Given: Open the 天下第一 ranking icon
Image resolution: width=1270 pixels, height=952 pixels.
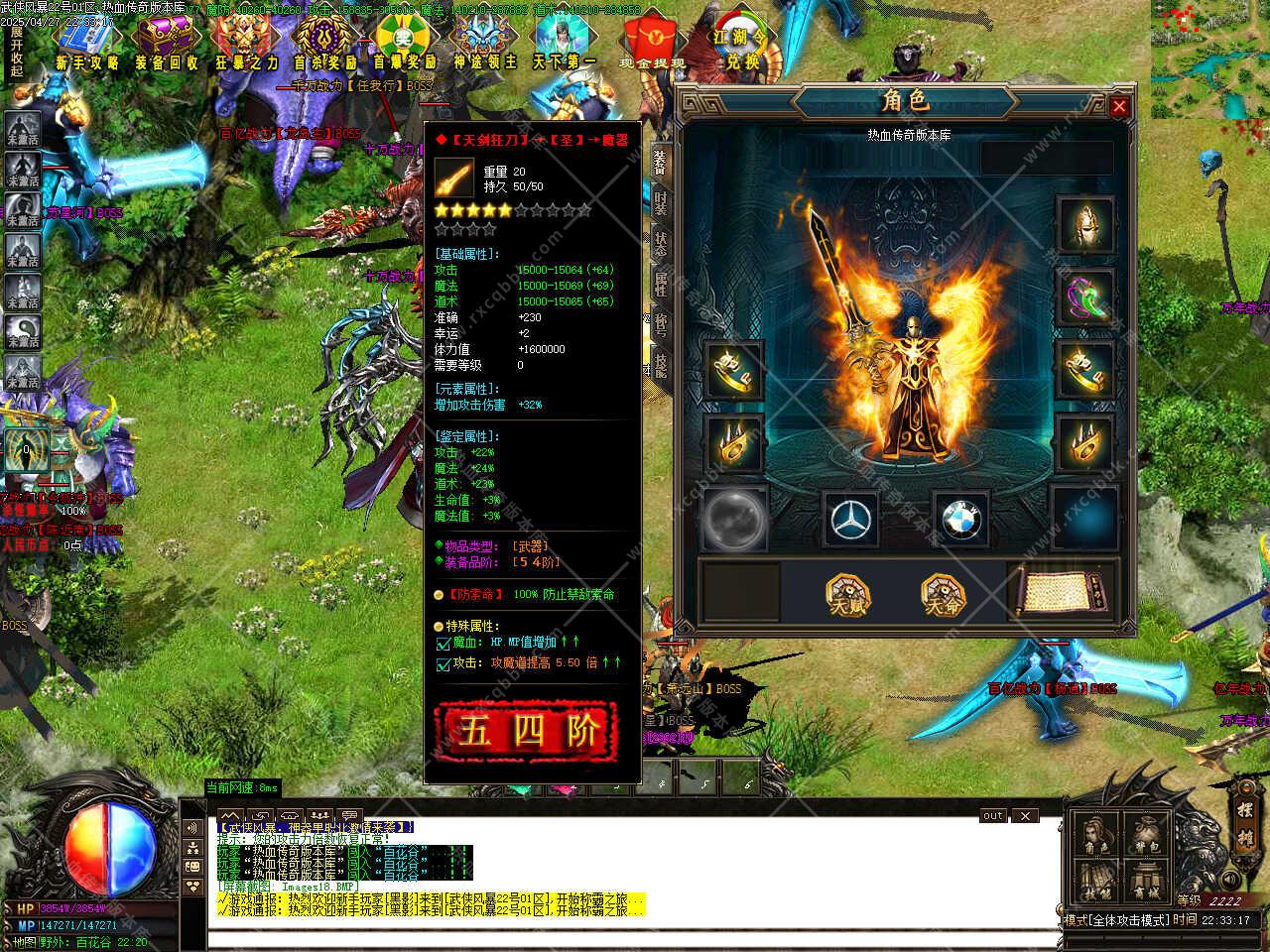Looking at the screenshot, I should 564,43.
